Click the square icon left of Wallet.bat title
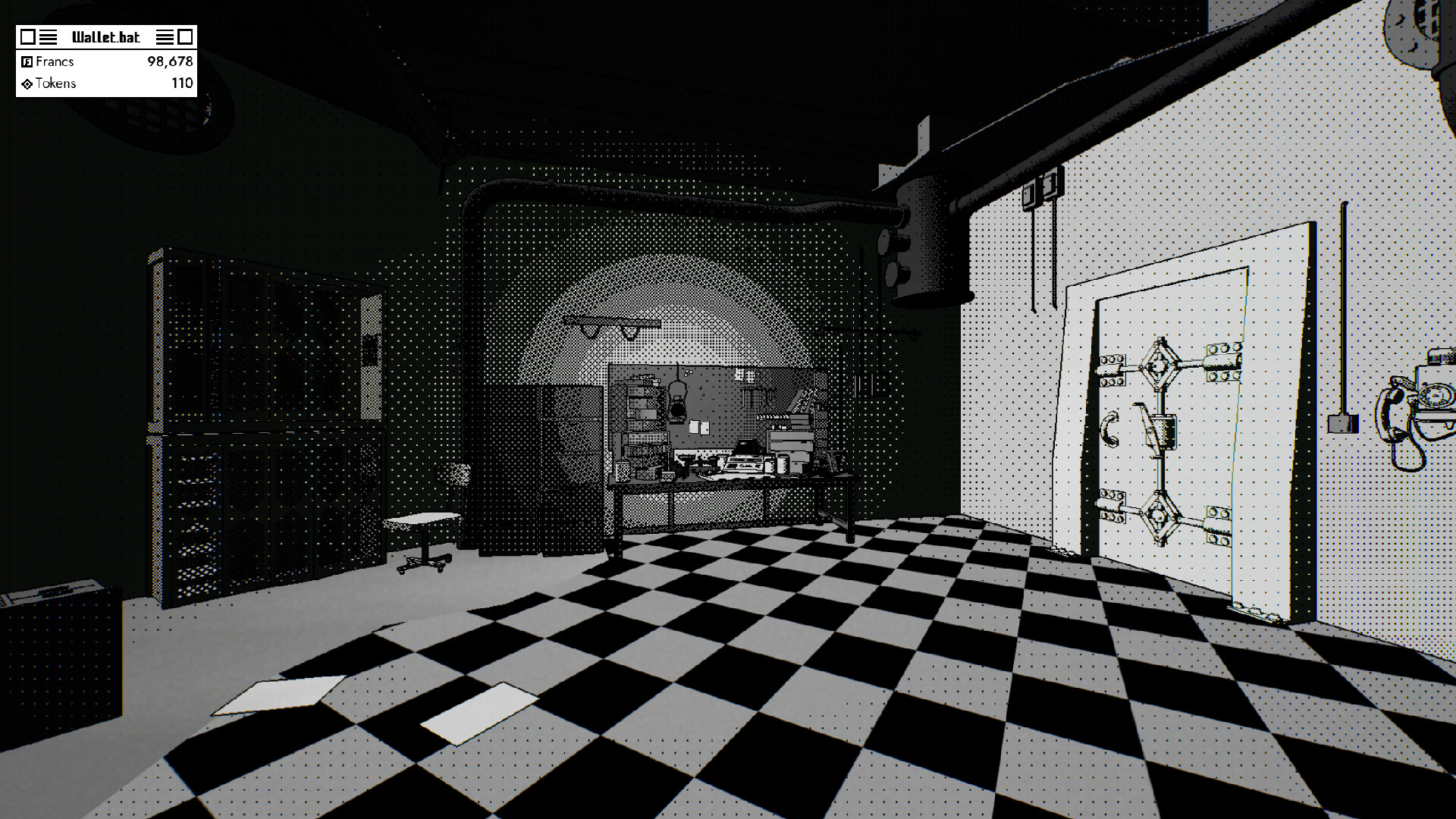1456x819 pixels. click(x=28, y=36)
